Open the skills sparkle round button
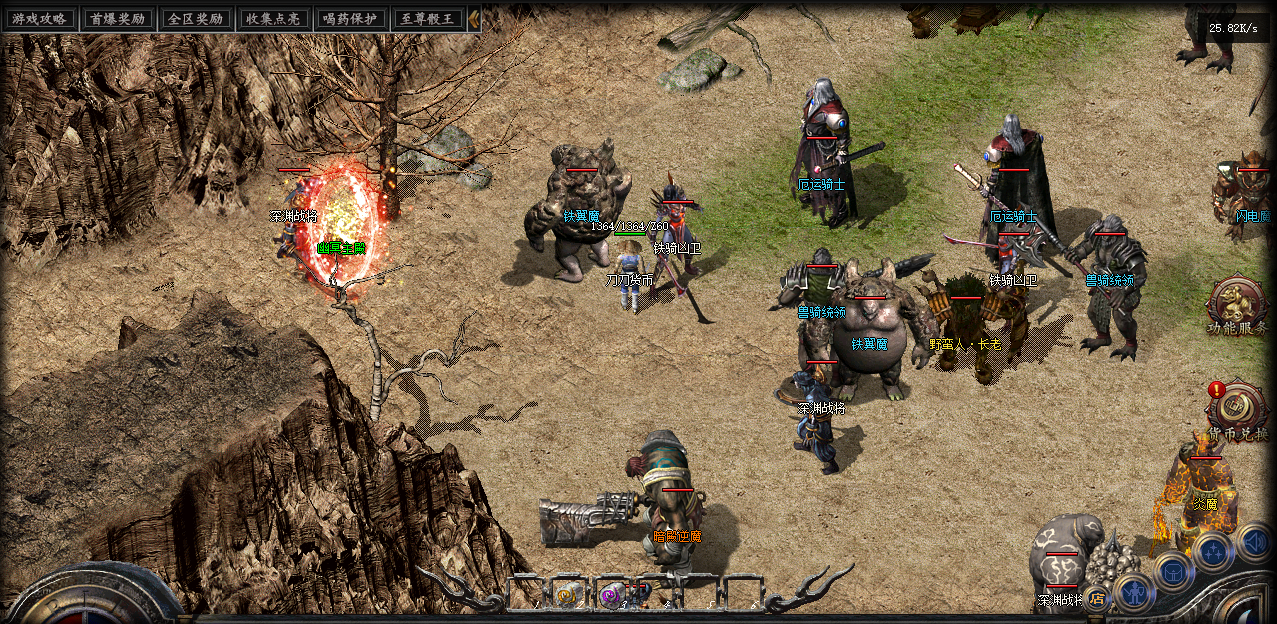The width and height of the screenshot is (1277, 624). 1213,551
